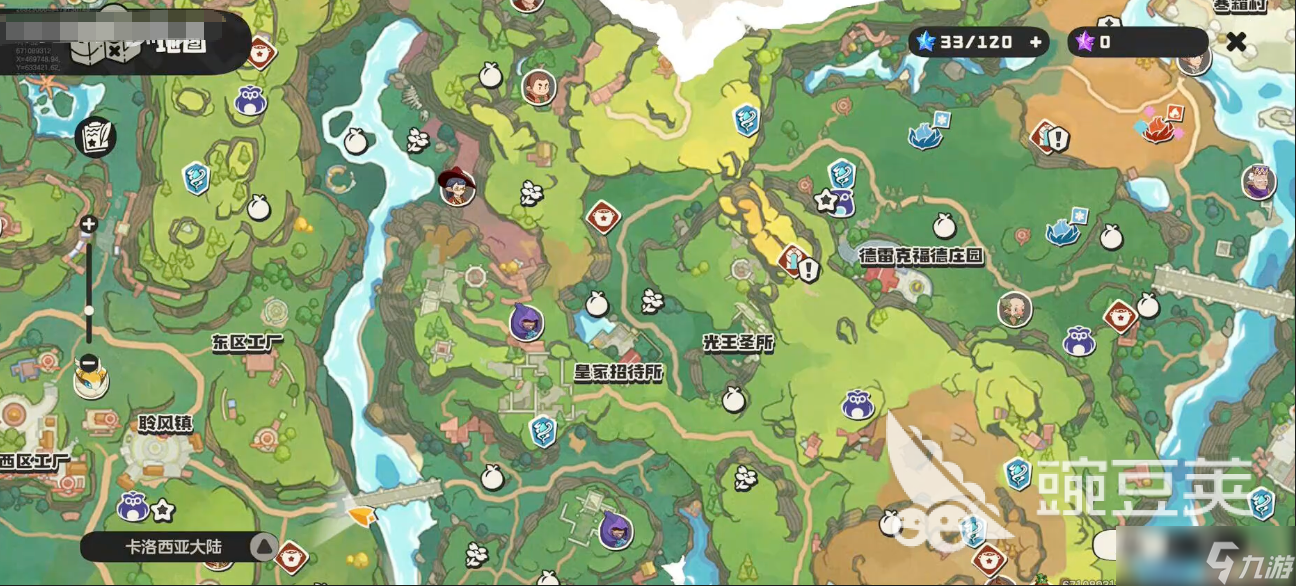Click the map zoom slider handle
This screenshot has height=586, width=1296.
point(88,310)
